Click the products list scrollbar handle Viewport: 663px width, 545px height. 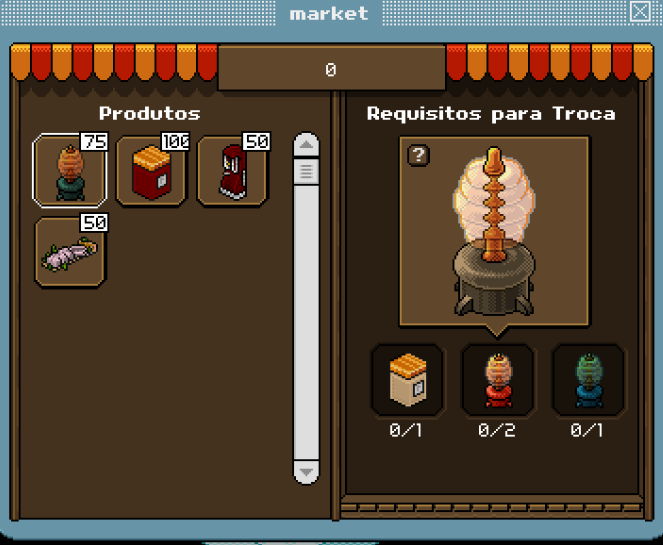[x=306, y=172]
